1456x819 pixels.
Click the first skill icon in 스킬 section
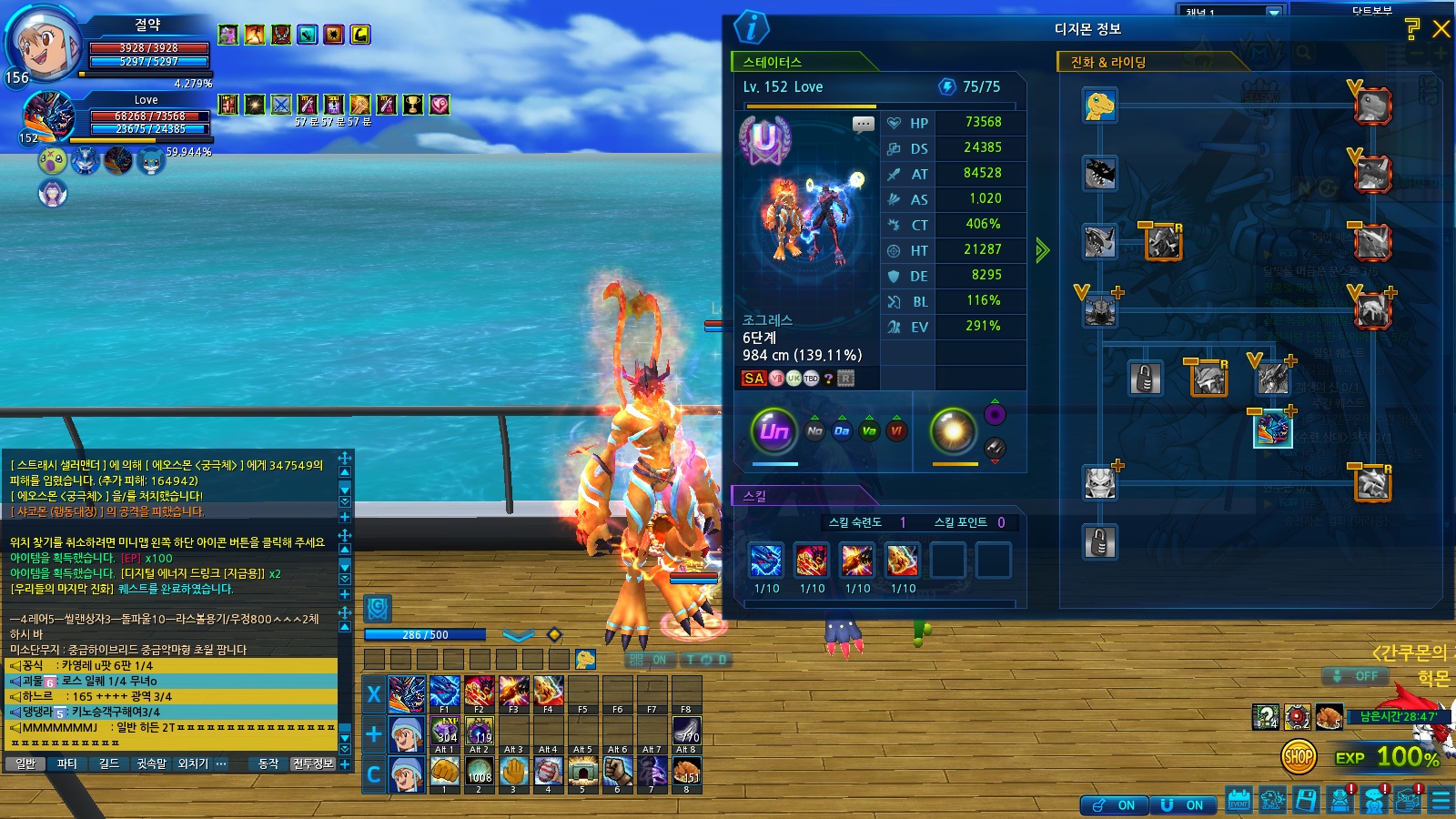coord(766,561)
